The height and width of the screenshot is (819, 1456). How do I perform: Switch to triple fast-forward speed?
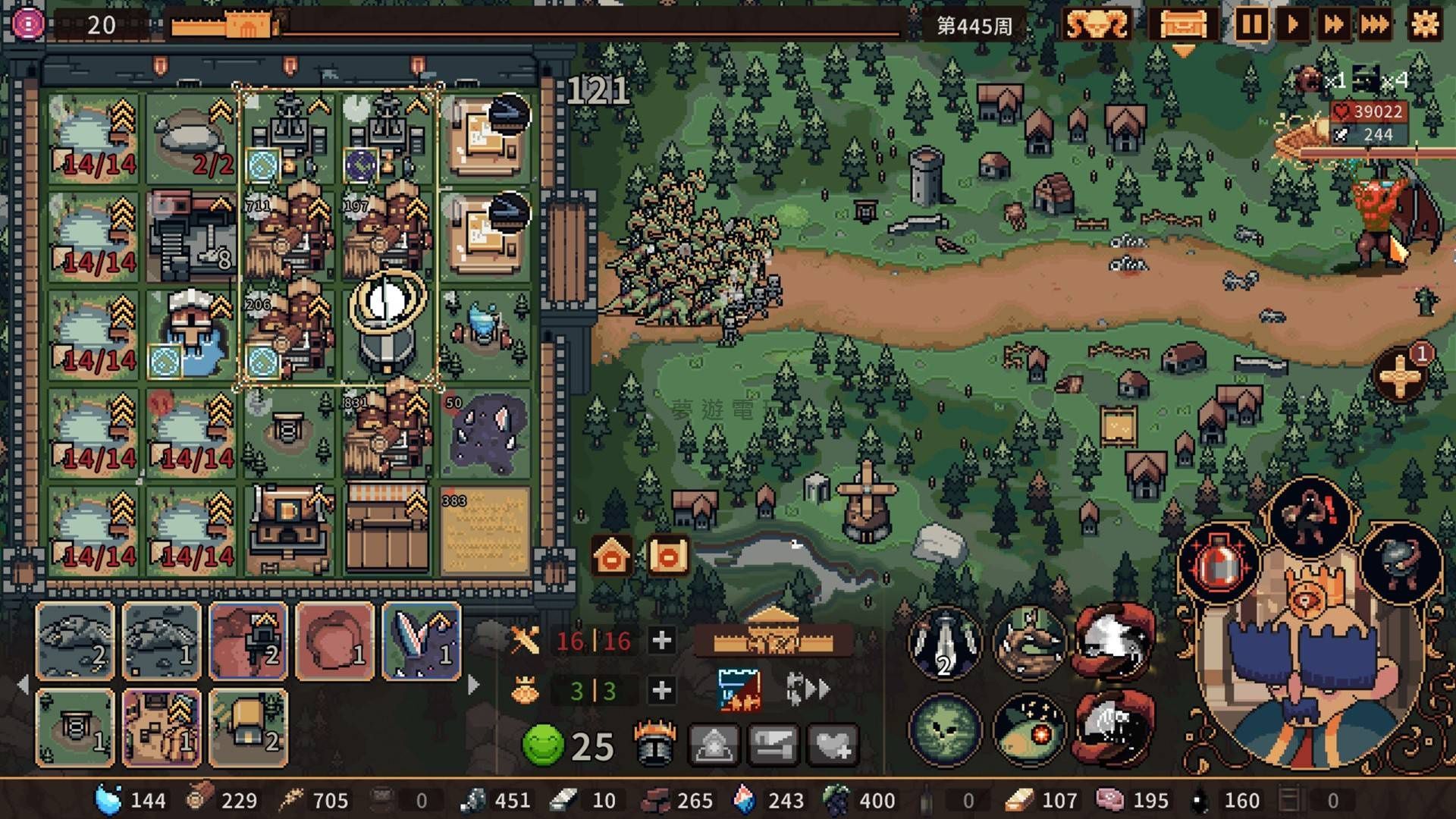[x=1374, y=25]
